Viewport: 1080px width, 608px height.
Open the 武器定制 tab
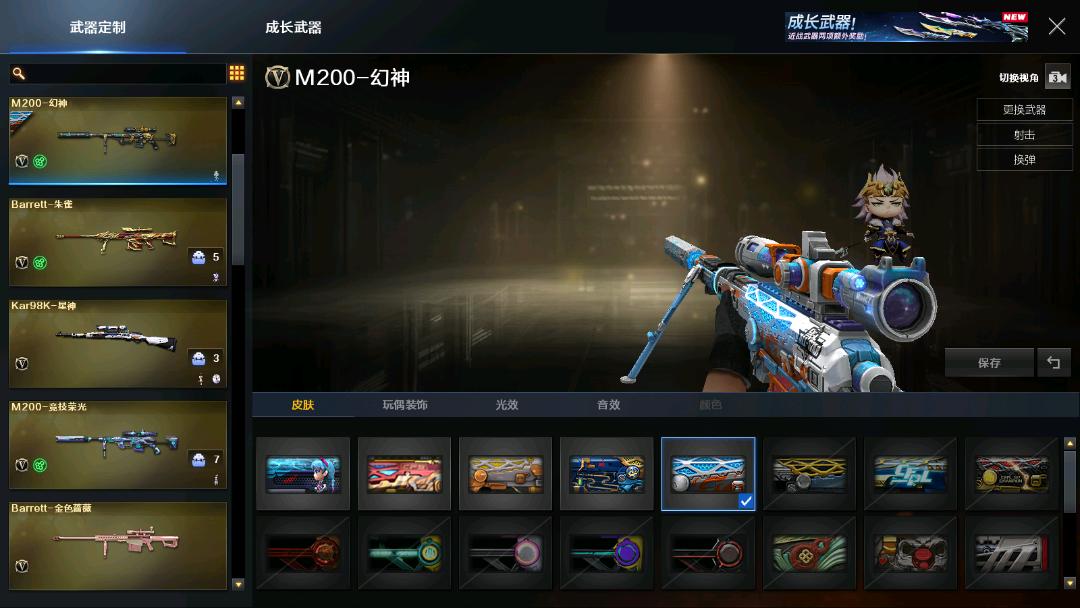(x=98, y=27)
